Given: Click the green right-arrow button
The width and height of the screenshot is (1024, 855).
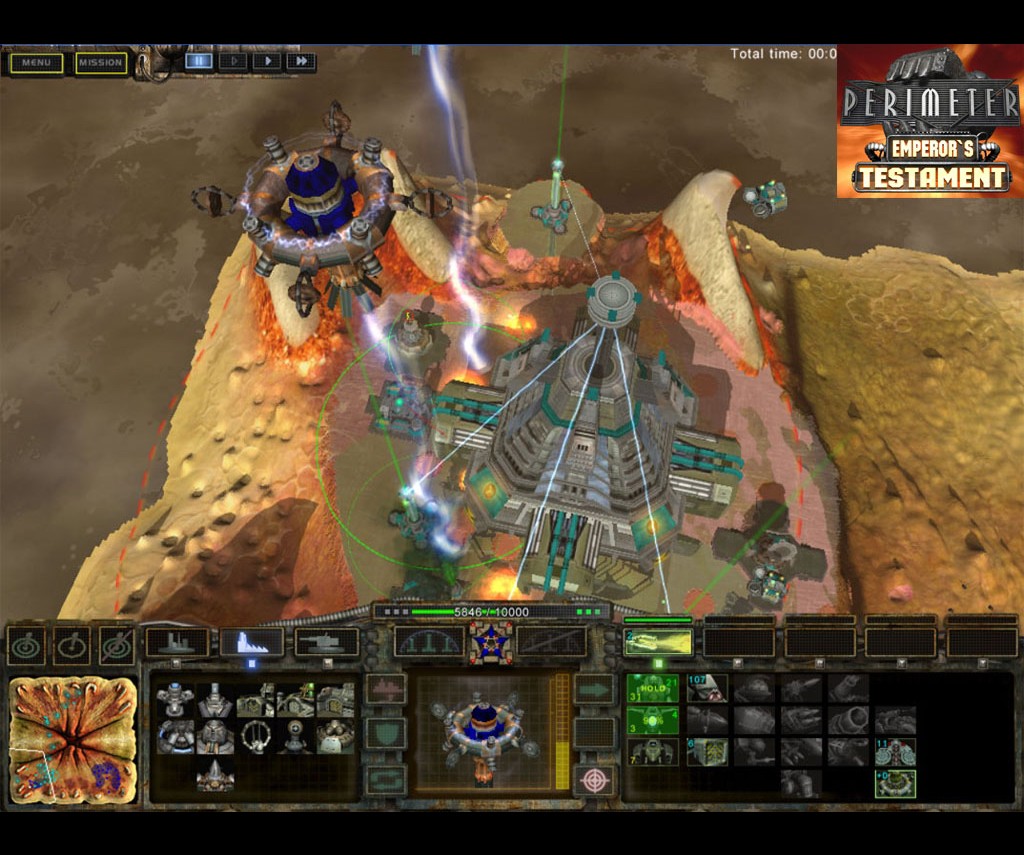Looking at the screenshot, I should 594,689.
